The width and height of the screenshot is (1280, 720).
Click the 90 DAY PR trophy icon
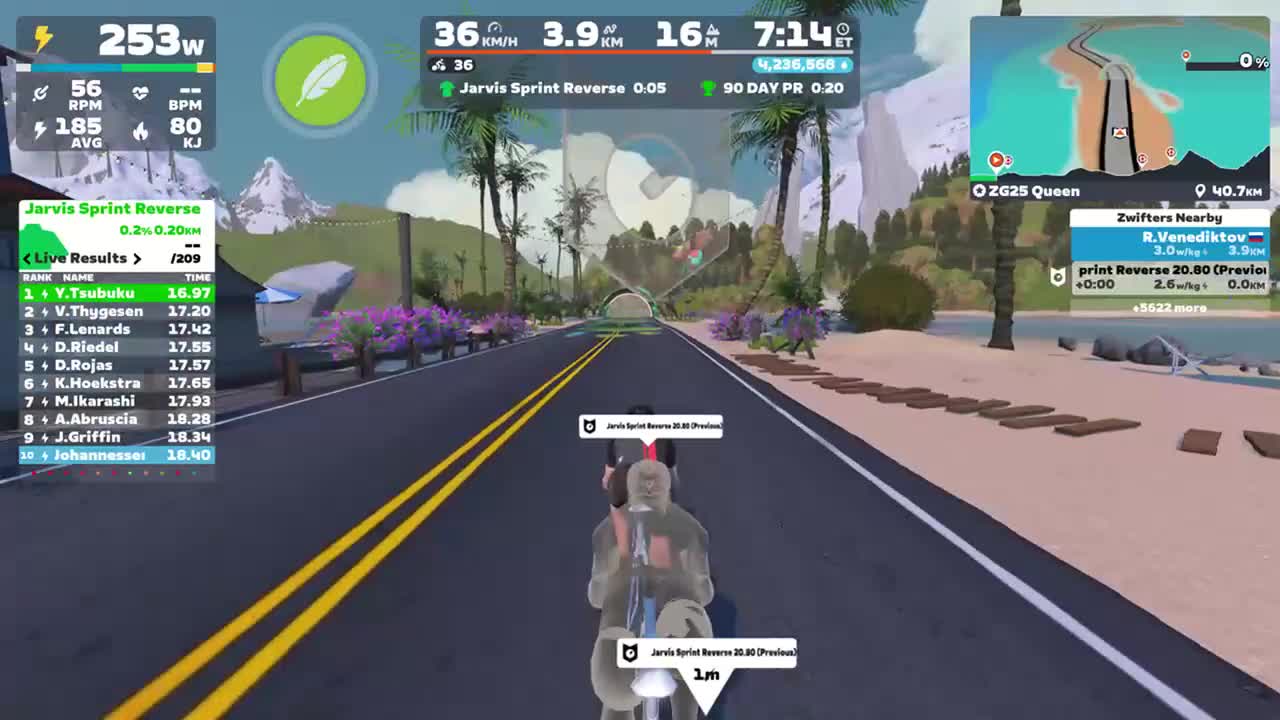coord(707,89)
